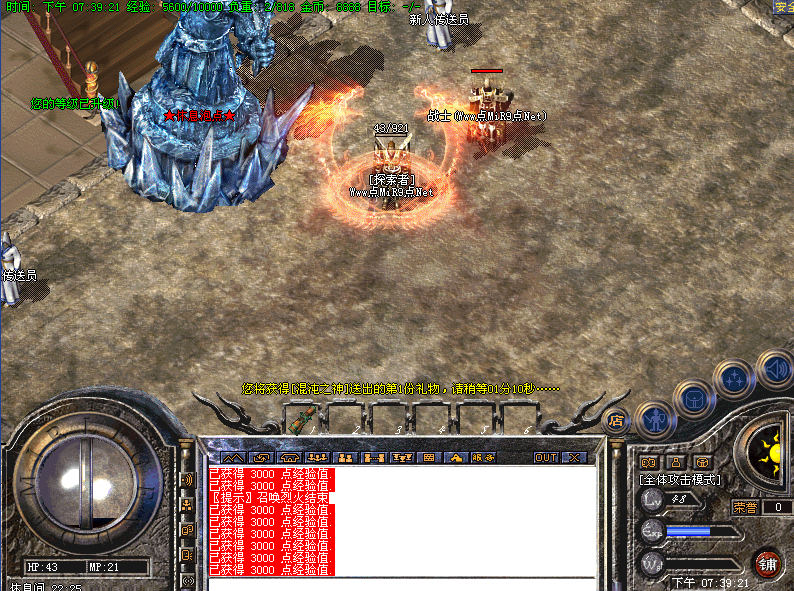
Task: Toggle sound with the speaker button
Action: pyautogui.click(x=775, y=369)
